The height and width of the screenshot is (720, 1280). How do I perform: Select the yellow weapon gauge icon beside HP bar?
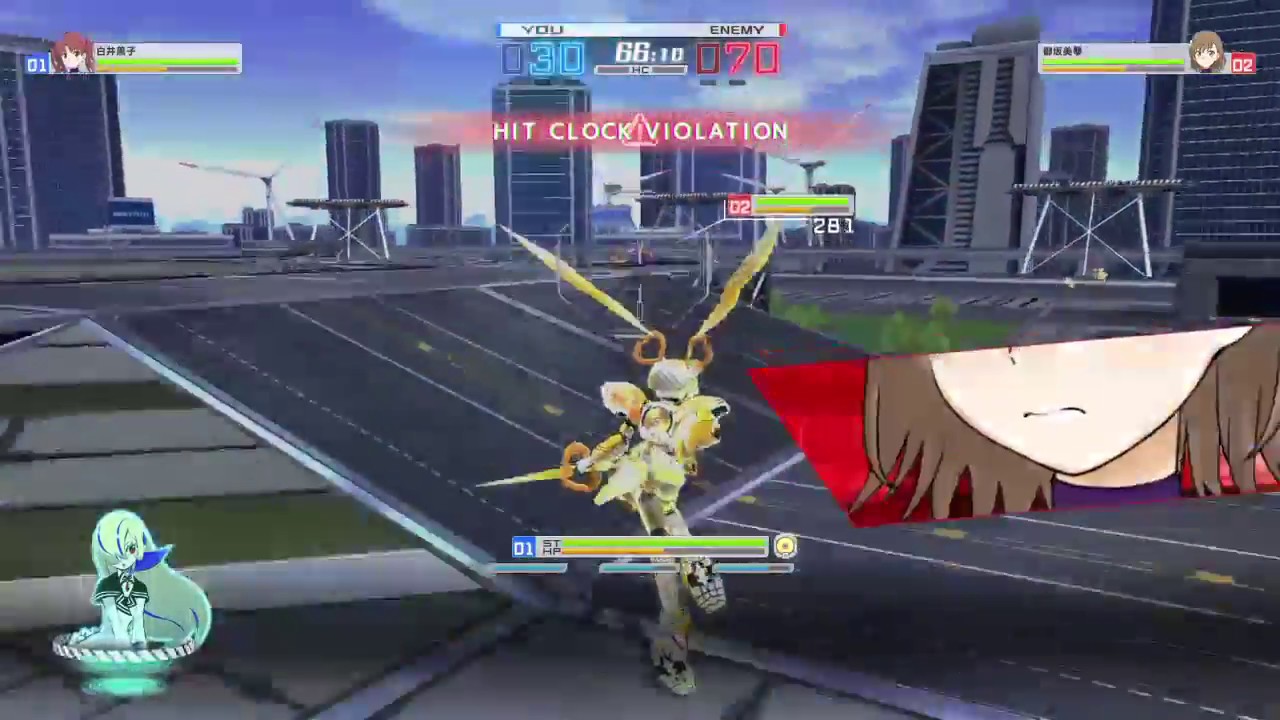pos(786,547)
